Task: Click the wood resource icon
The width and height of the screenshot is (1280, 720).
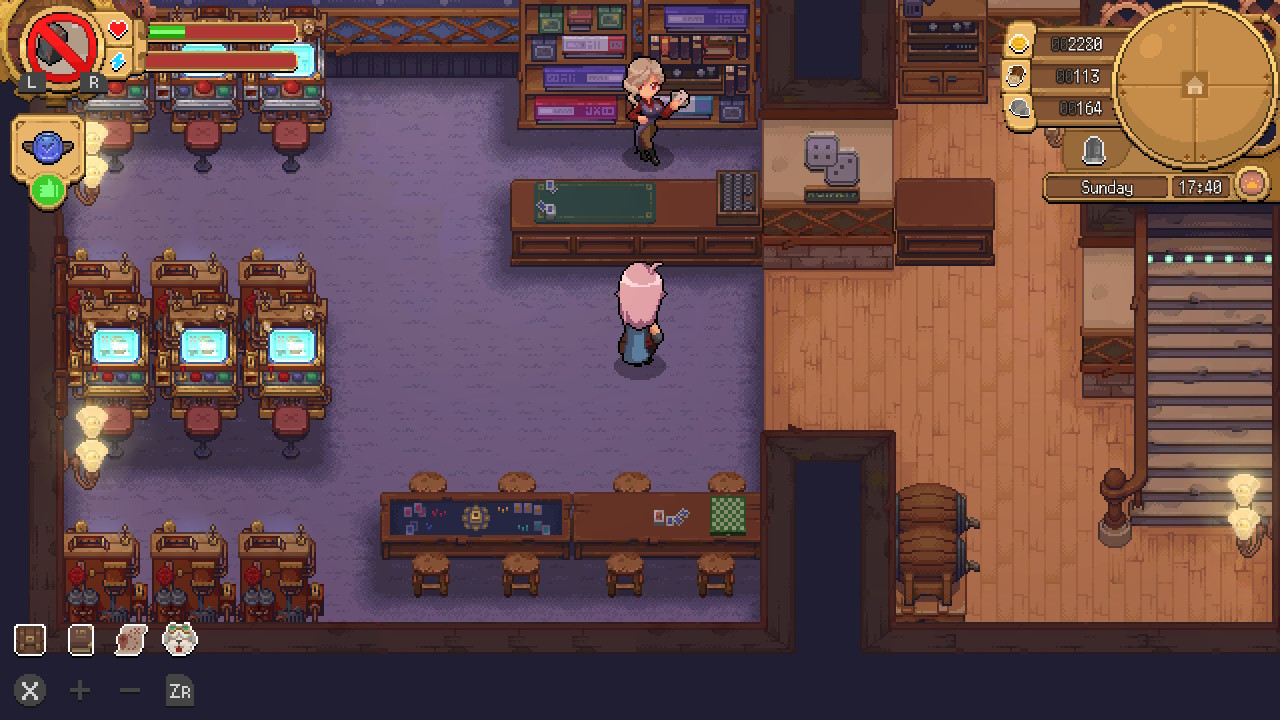Action: tap(1018, 74)
